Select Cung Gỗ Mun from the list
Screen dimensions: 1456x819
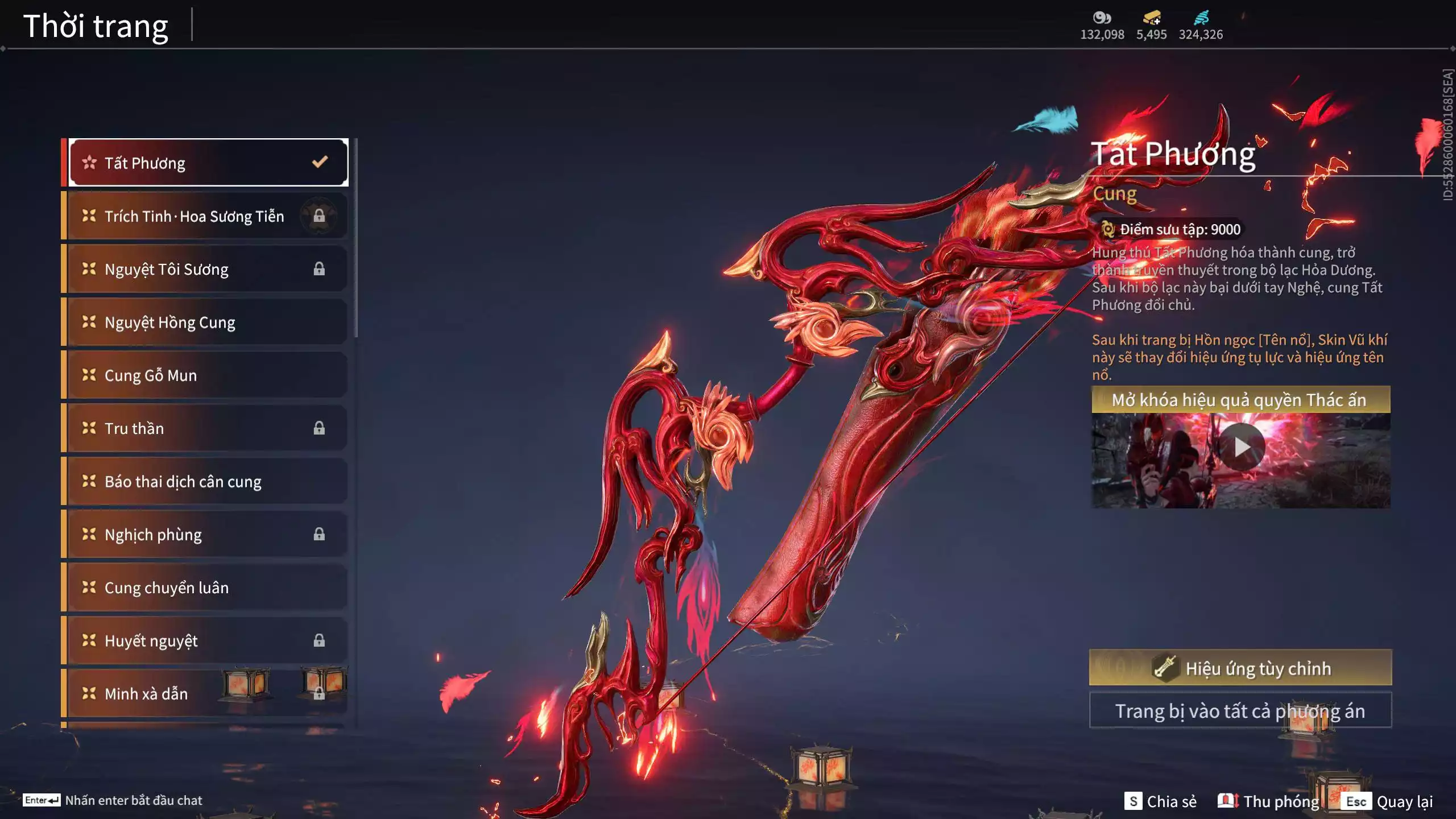208,375
